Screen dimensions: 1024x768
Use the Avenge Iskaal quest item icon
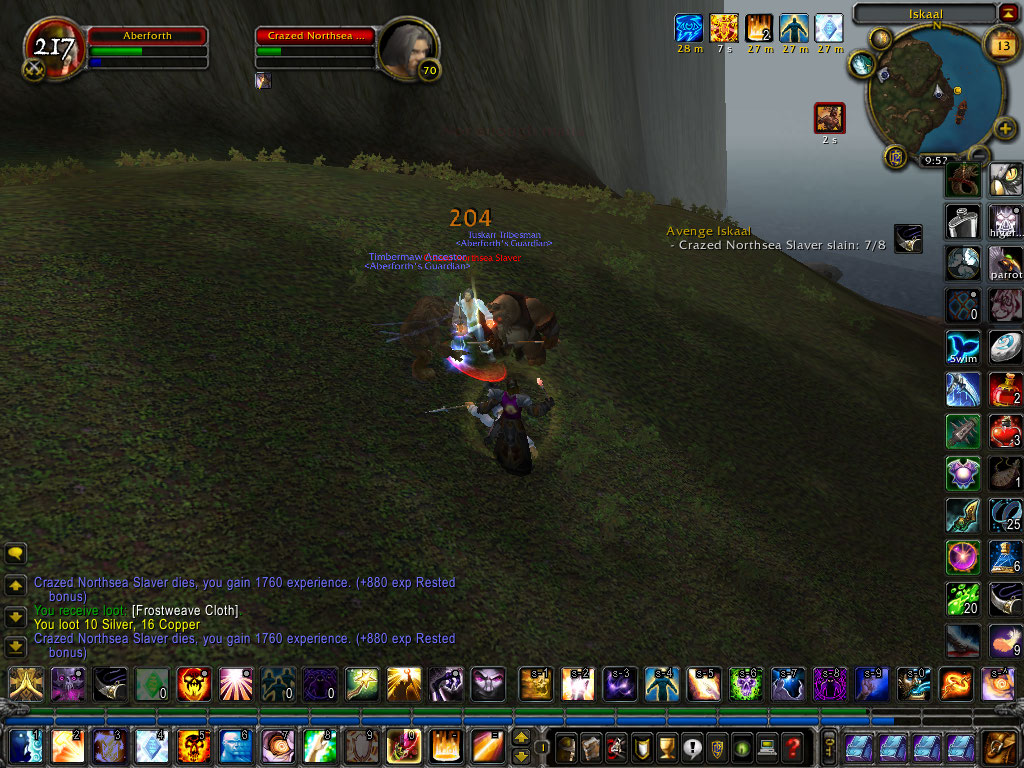click(908, 238)
